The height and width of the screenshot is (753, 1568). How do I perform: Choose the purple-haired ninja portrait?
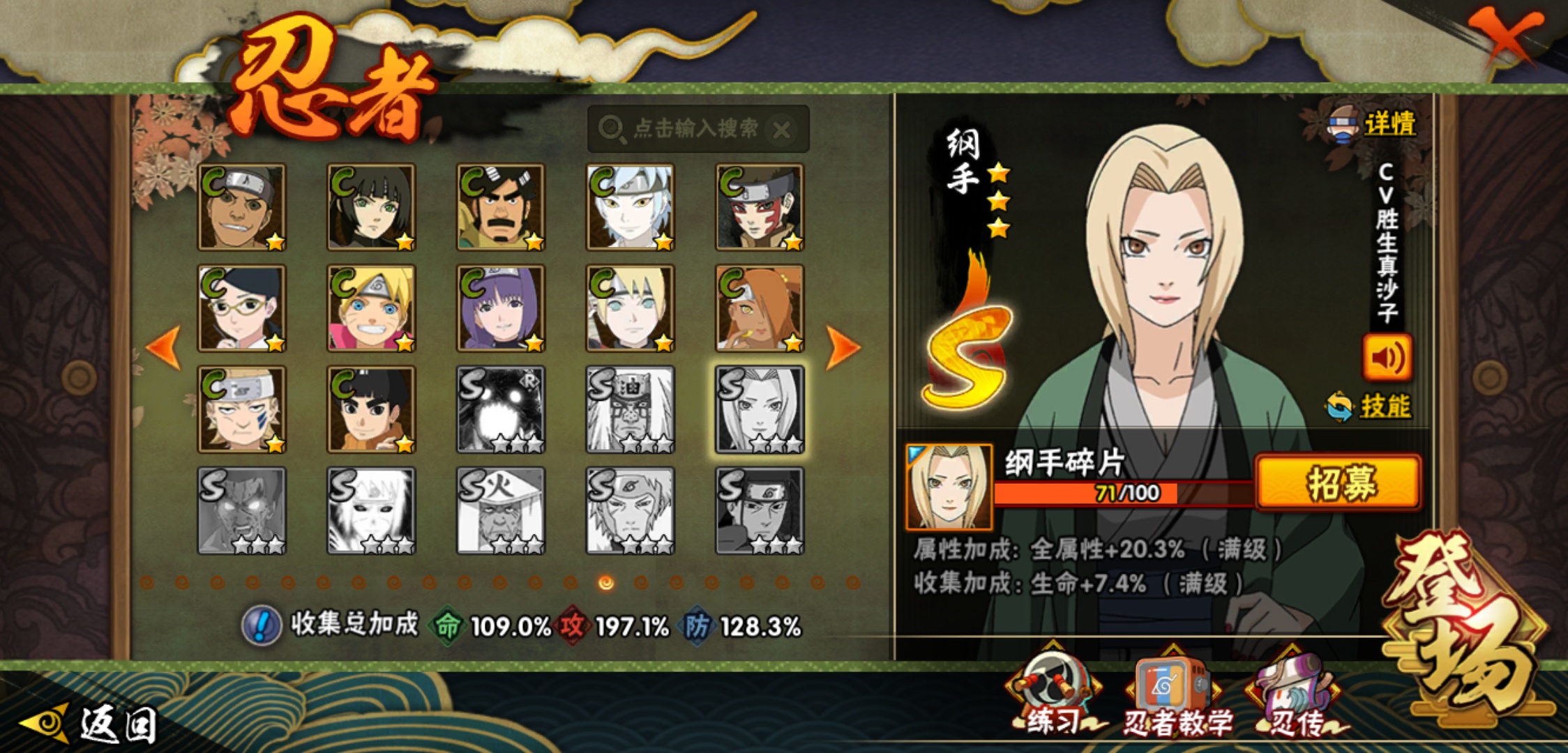coord(500,308)
